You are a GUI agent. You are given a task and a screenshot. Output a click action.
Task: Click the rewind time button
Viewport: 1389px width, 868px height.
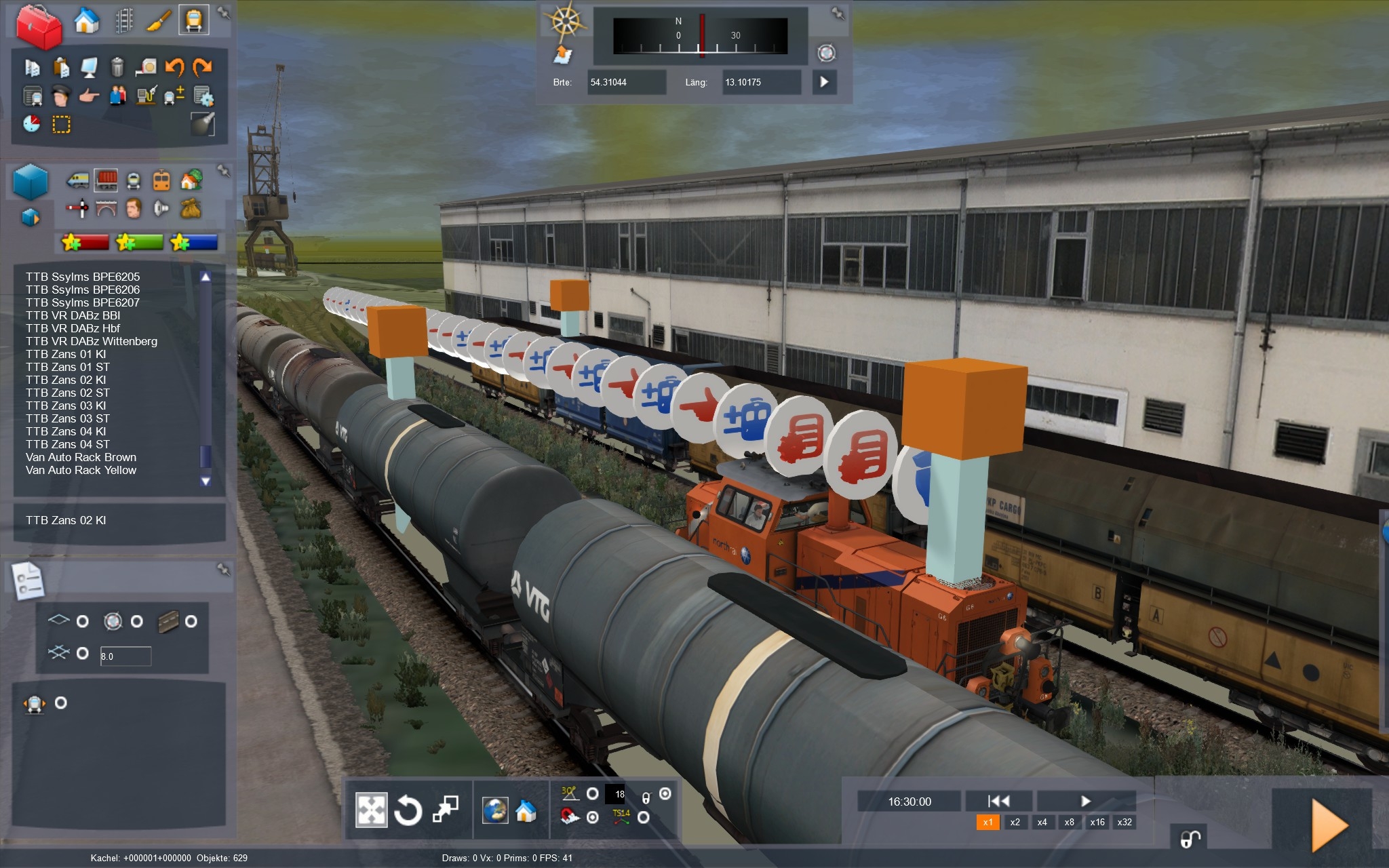point(998,801)
